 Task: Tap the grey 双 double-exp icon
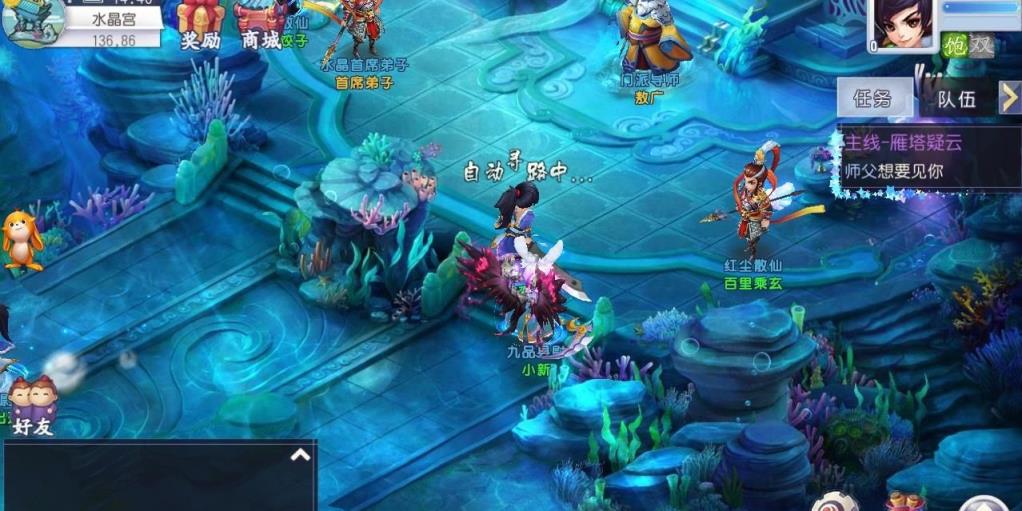click(x=981, y=44)
